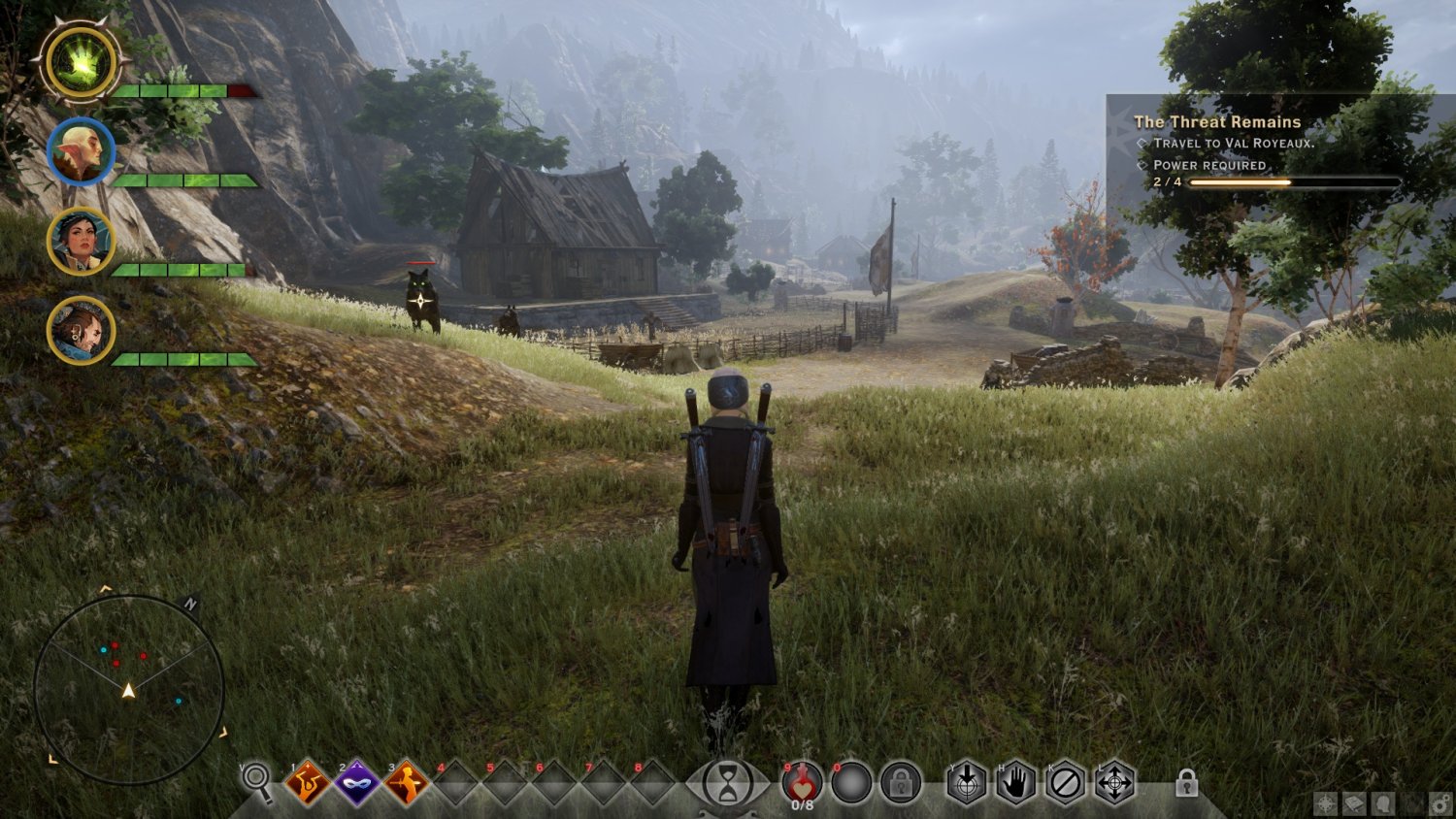Use the red health potion slot

[x=802, y=782]
